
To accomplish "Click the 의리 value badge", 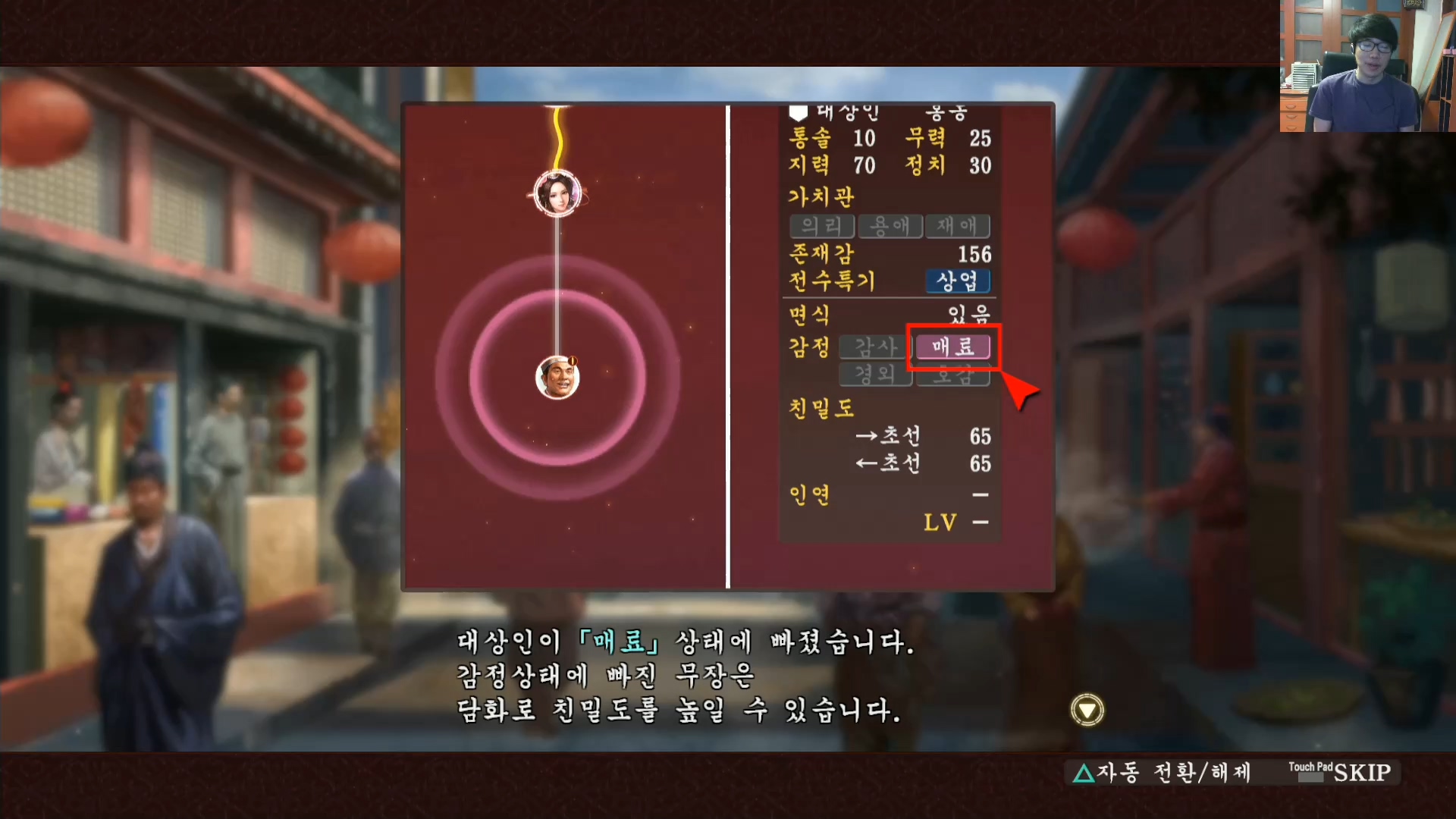I will click(x=824, y=226).
